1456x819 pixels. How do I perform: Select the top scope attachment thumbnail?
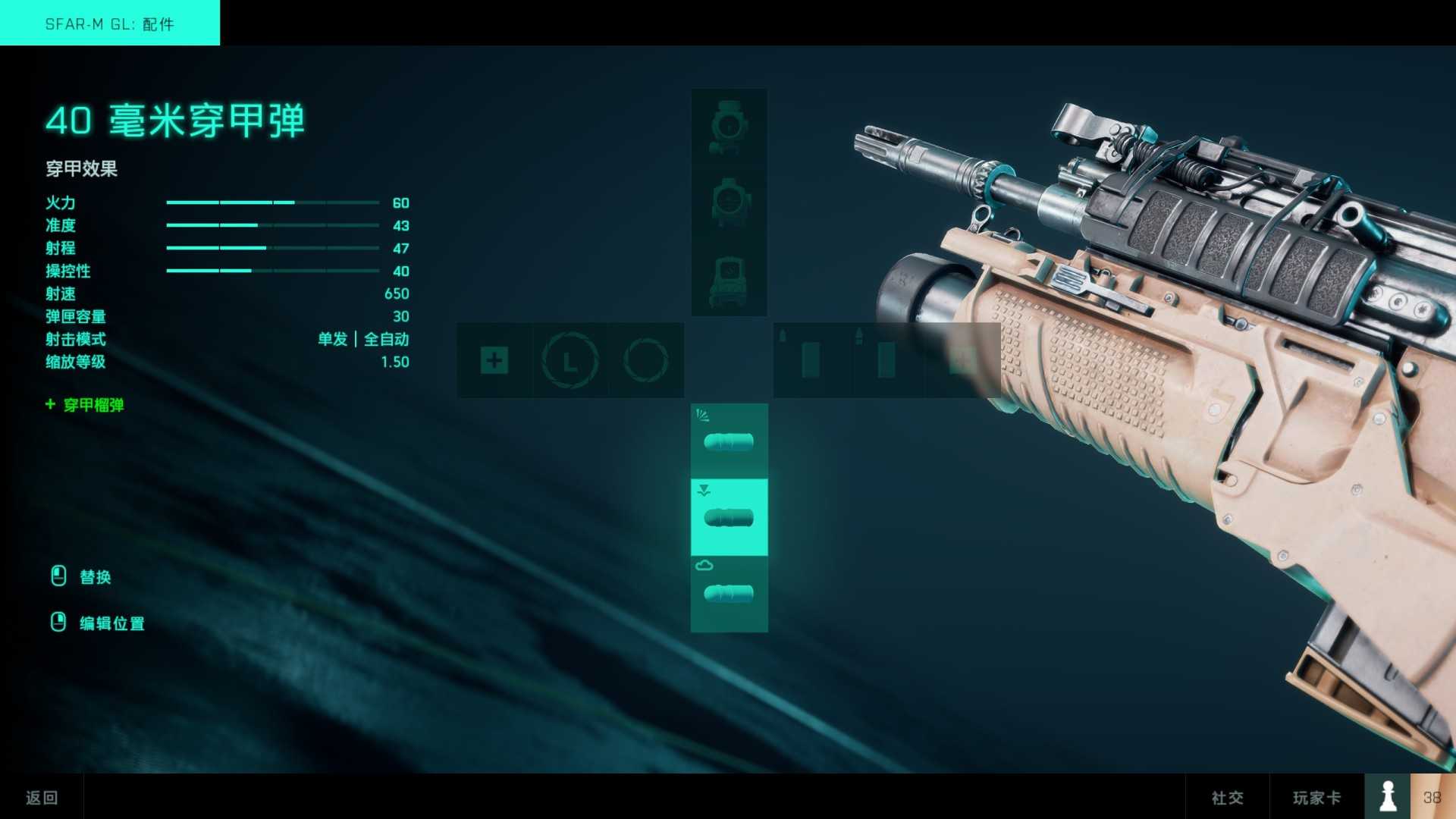tap(728, 125)
